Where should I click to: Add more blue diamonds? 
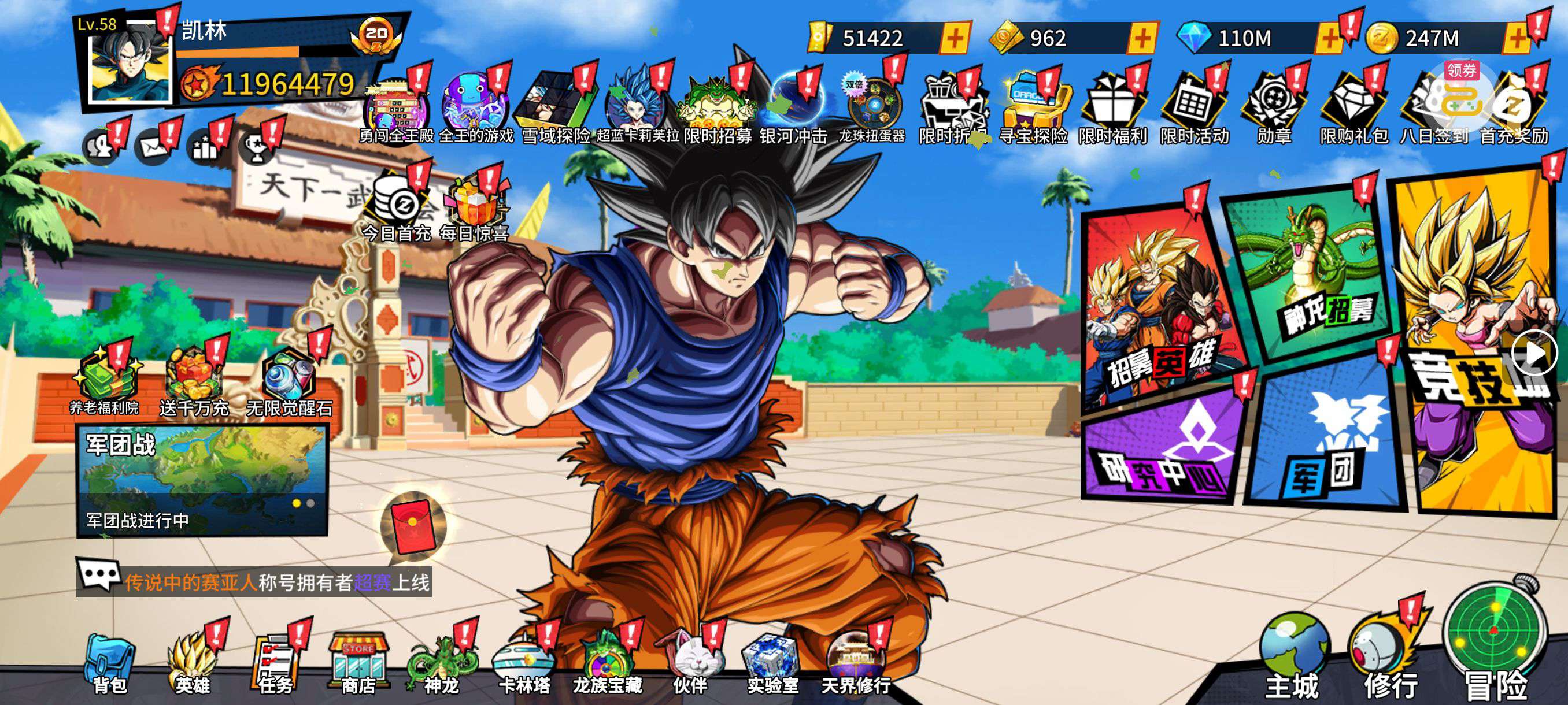[x=1329, y=39]
